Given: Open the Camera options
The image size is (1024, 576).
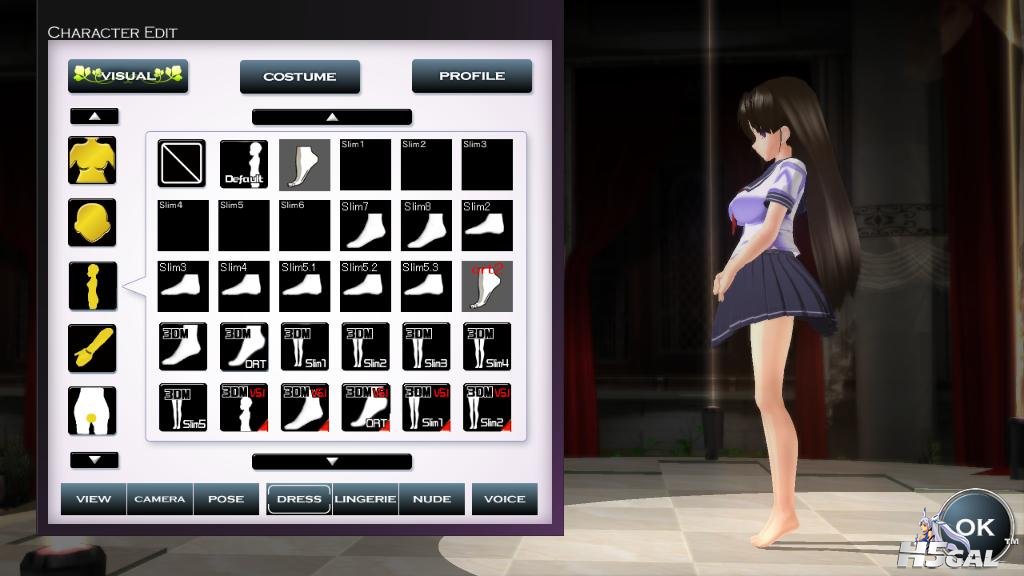Looking at the screenshot, I should pos(160,499).
